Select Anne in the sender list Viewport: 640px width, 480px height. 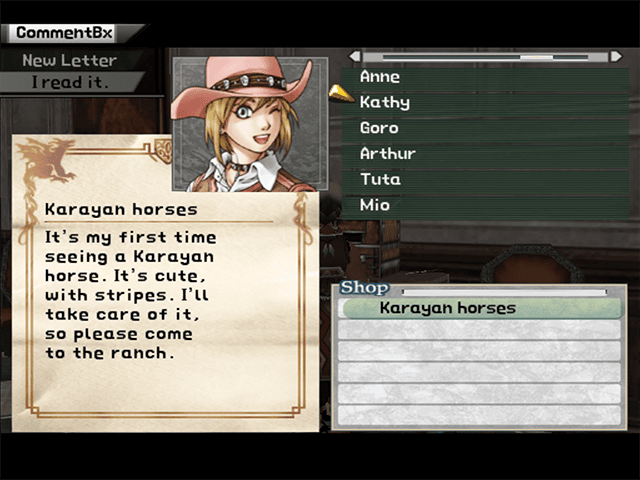(380, 77)
